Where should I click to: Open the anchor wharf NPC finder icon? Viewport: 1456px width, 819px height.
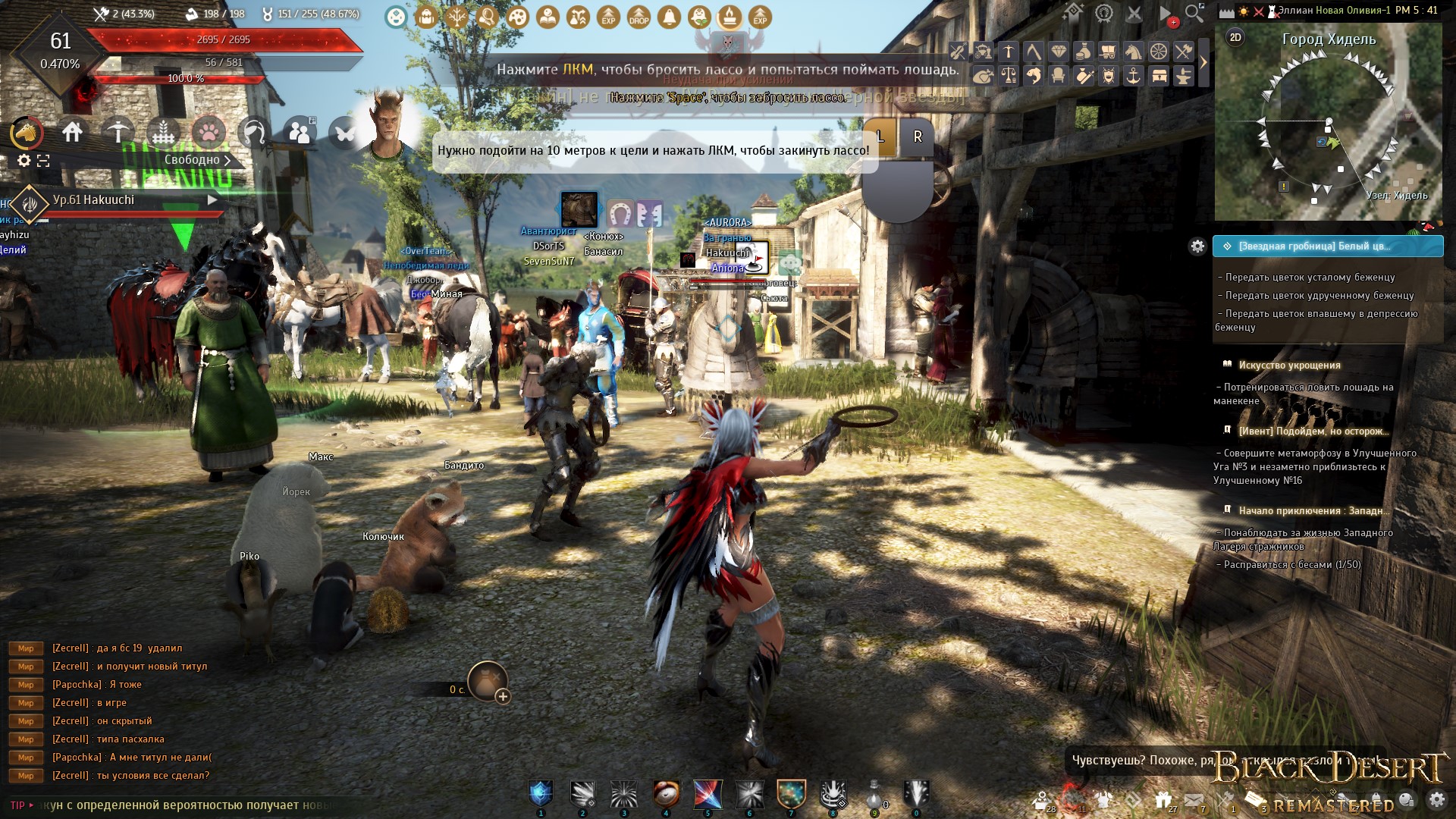1133,76
